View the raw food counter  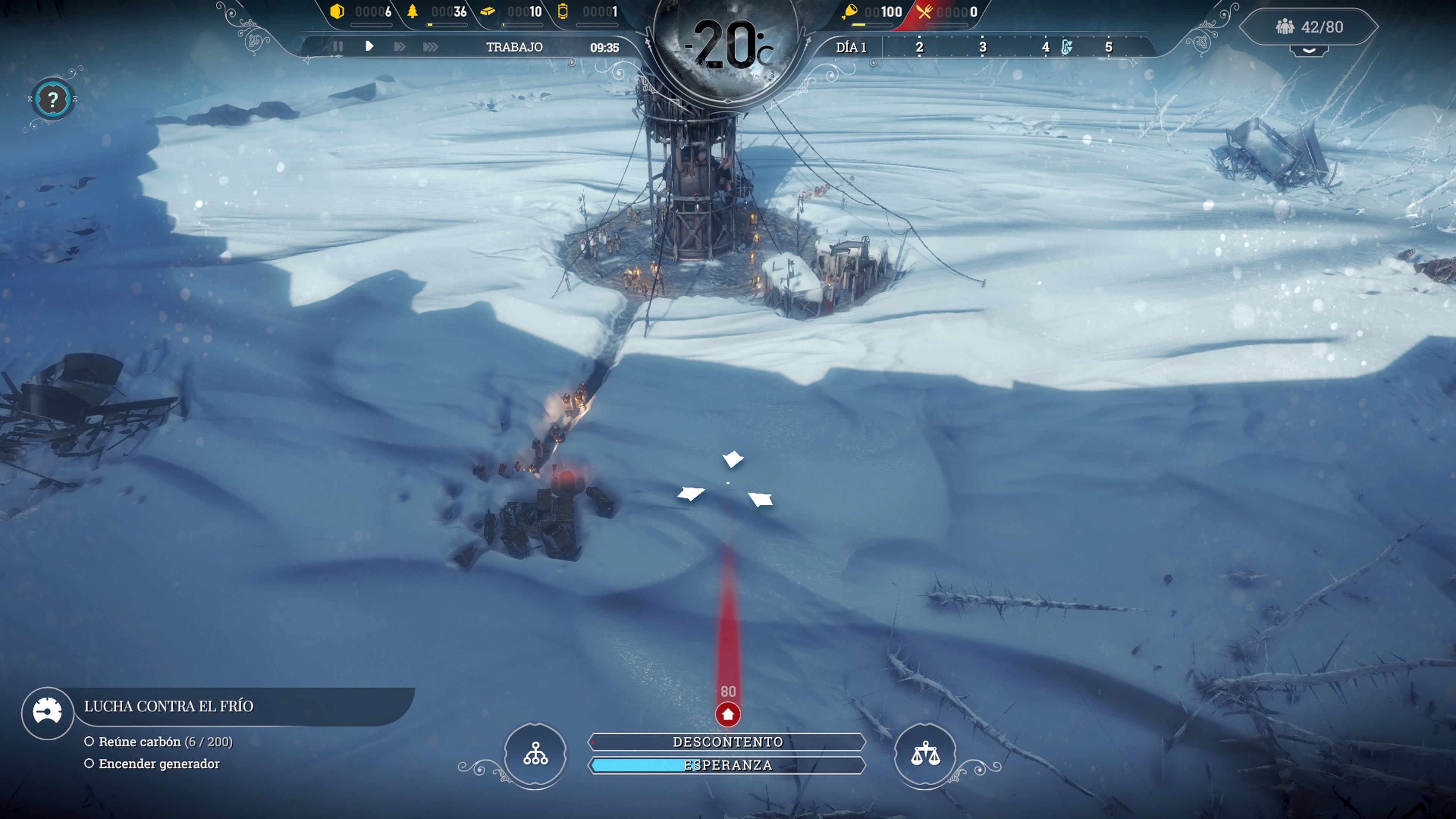tap(873, 12)
